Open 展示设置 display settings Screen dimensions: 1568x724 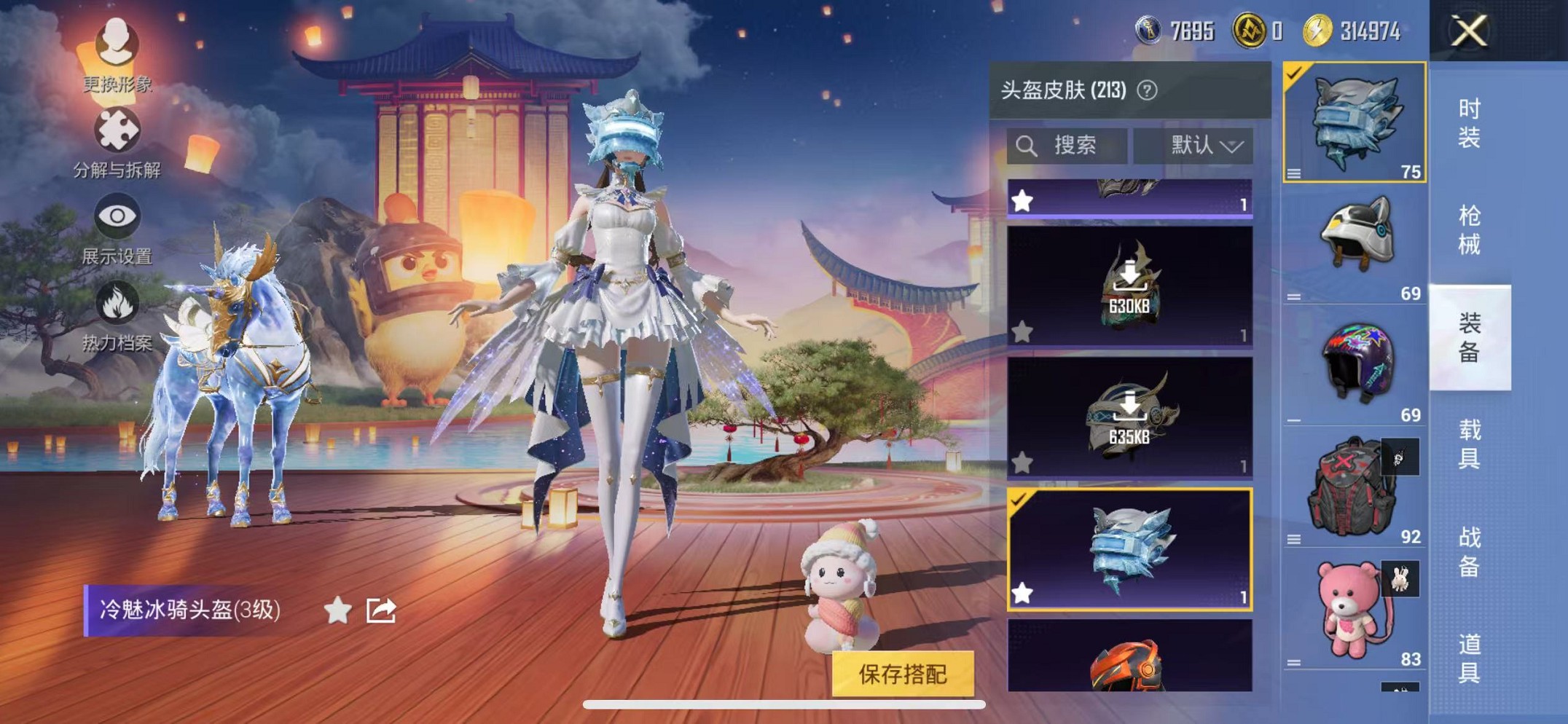coord(119,215)
